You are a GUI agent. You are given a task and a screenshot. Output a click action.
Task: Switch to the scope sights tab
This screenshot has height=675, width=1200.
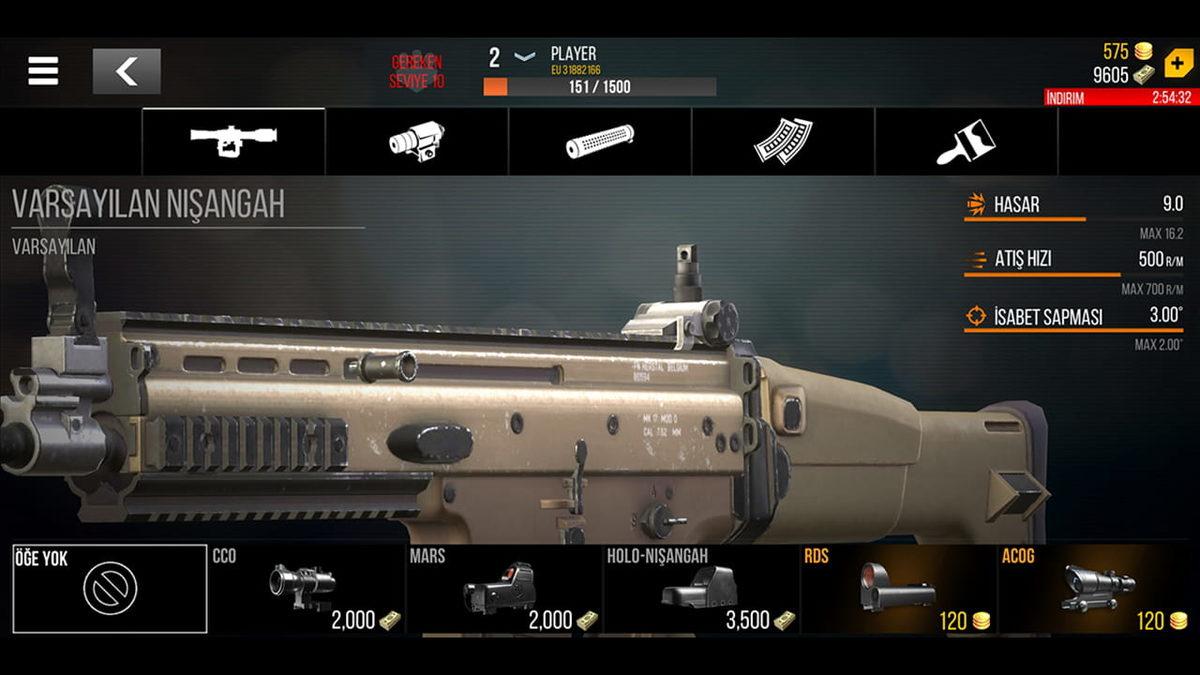(x=233, y=141)
